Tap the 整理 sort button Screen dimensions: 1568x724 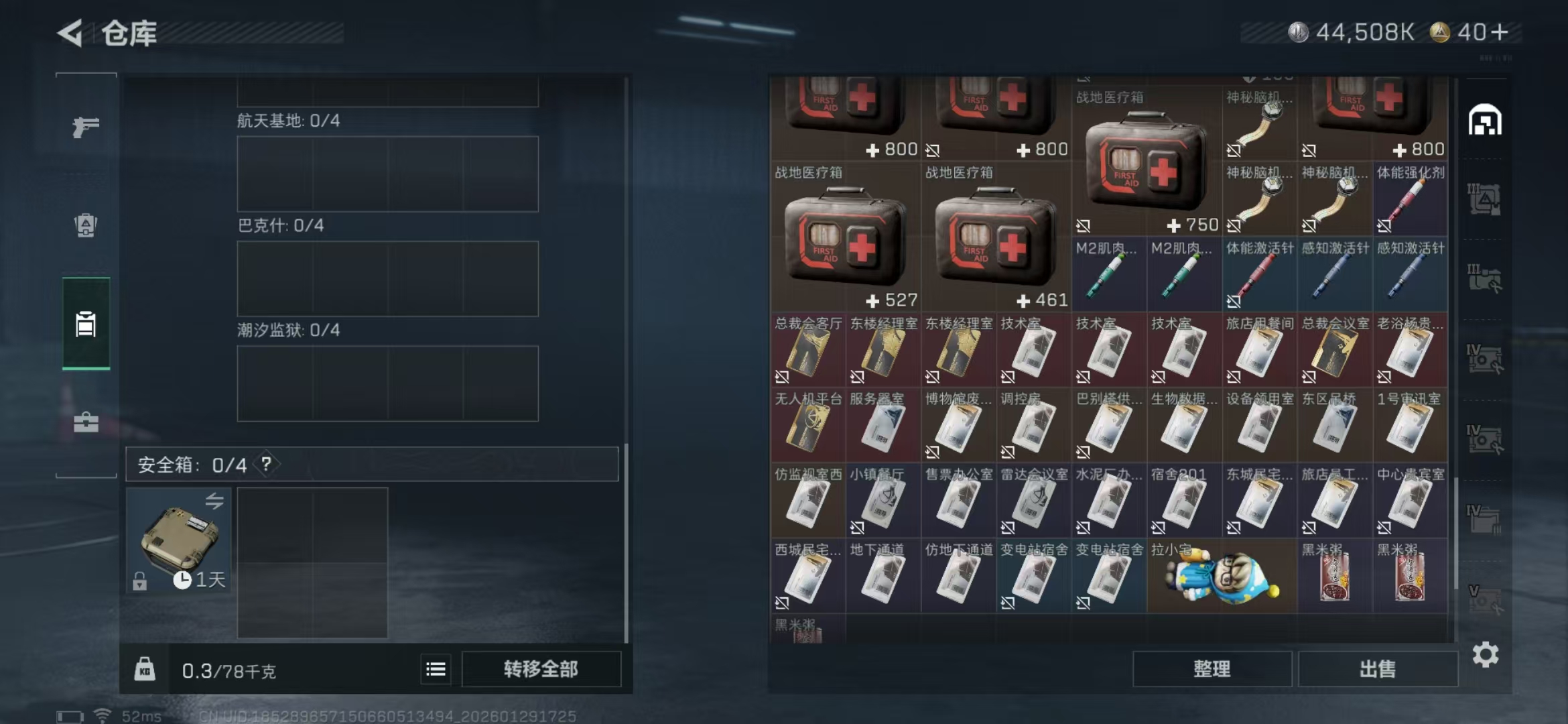pos(1212,669)
